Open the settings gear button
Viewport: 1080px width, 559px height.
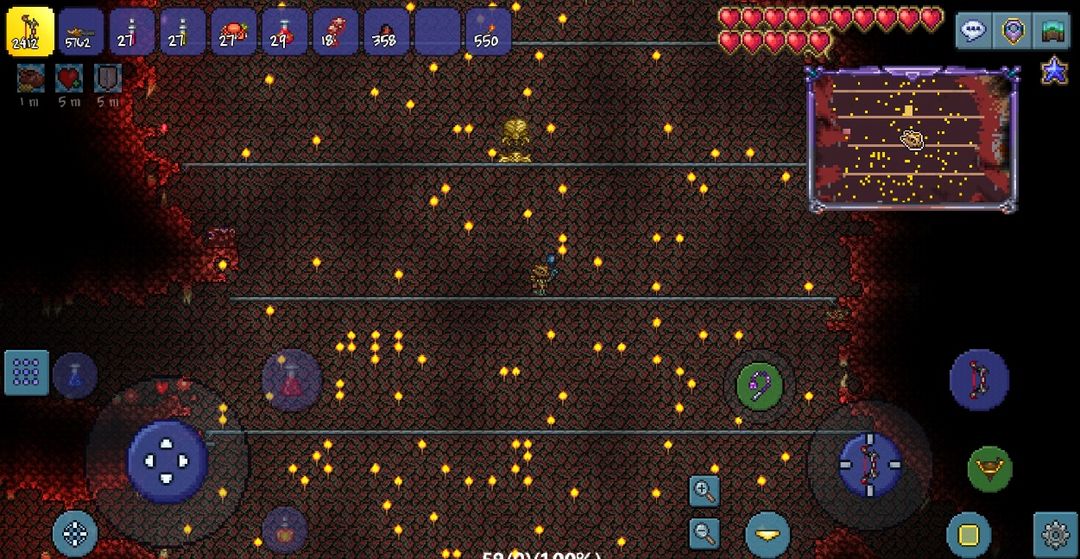point(1055,533)
